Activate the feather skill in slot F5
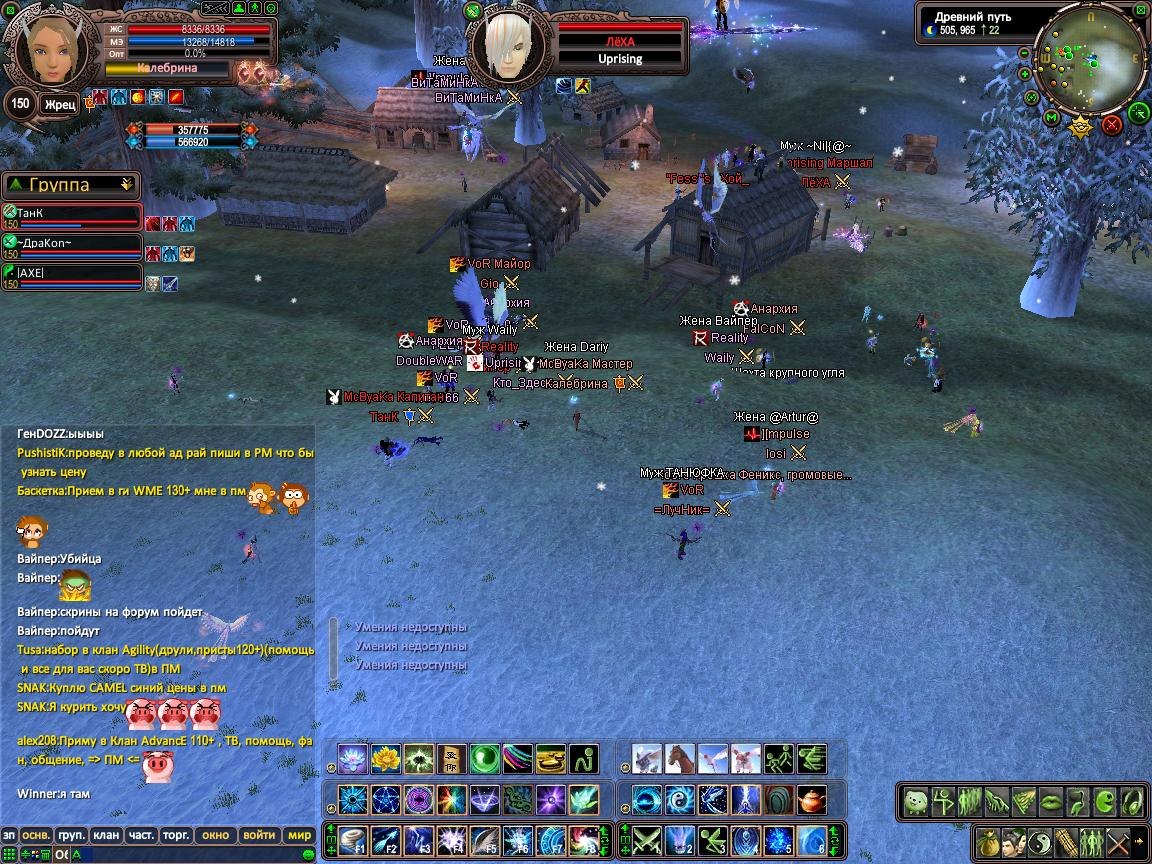 pos(485,840)
